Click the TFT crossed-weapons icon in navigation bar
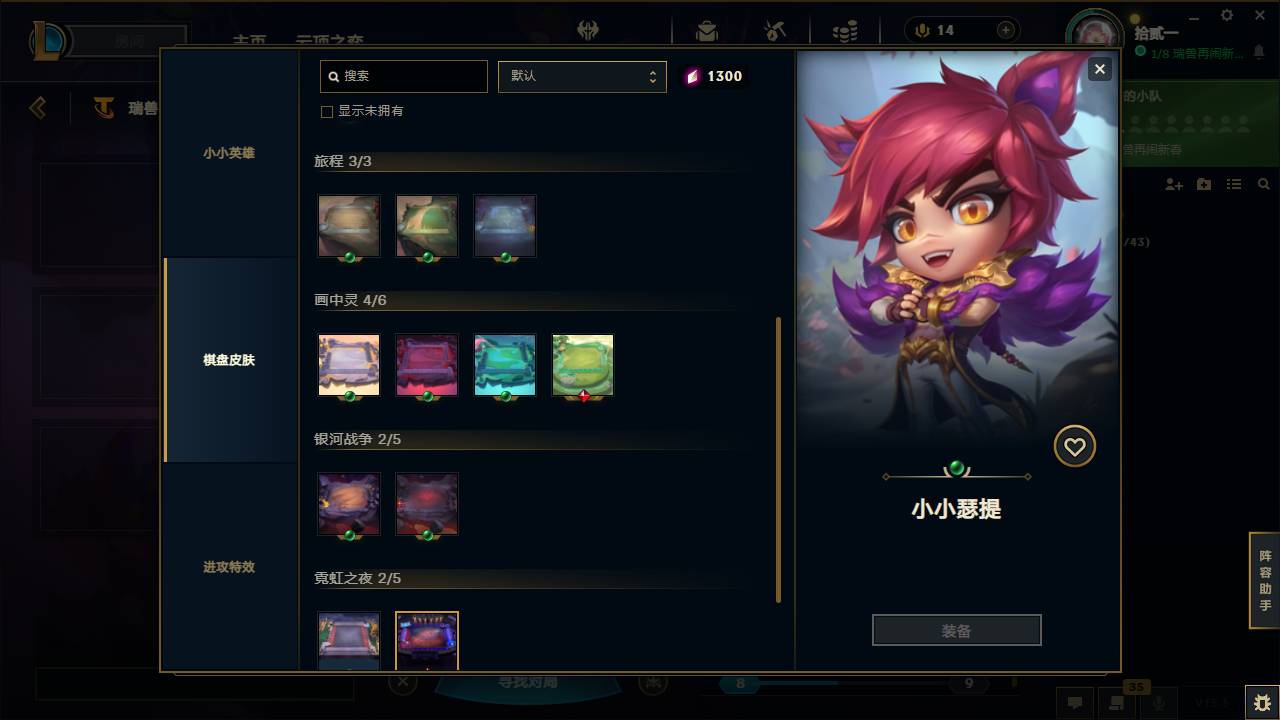 coord(589,30)
